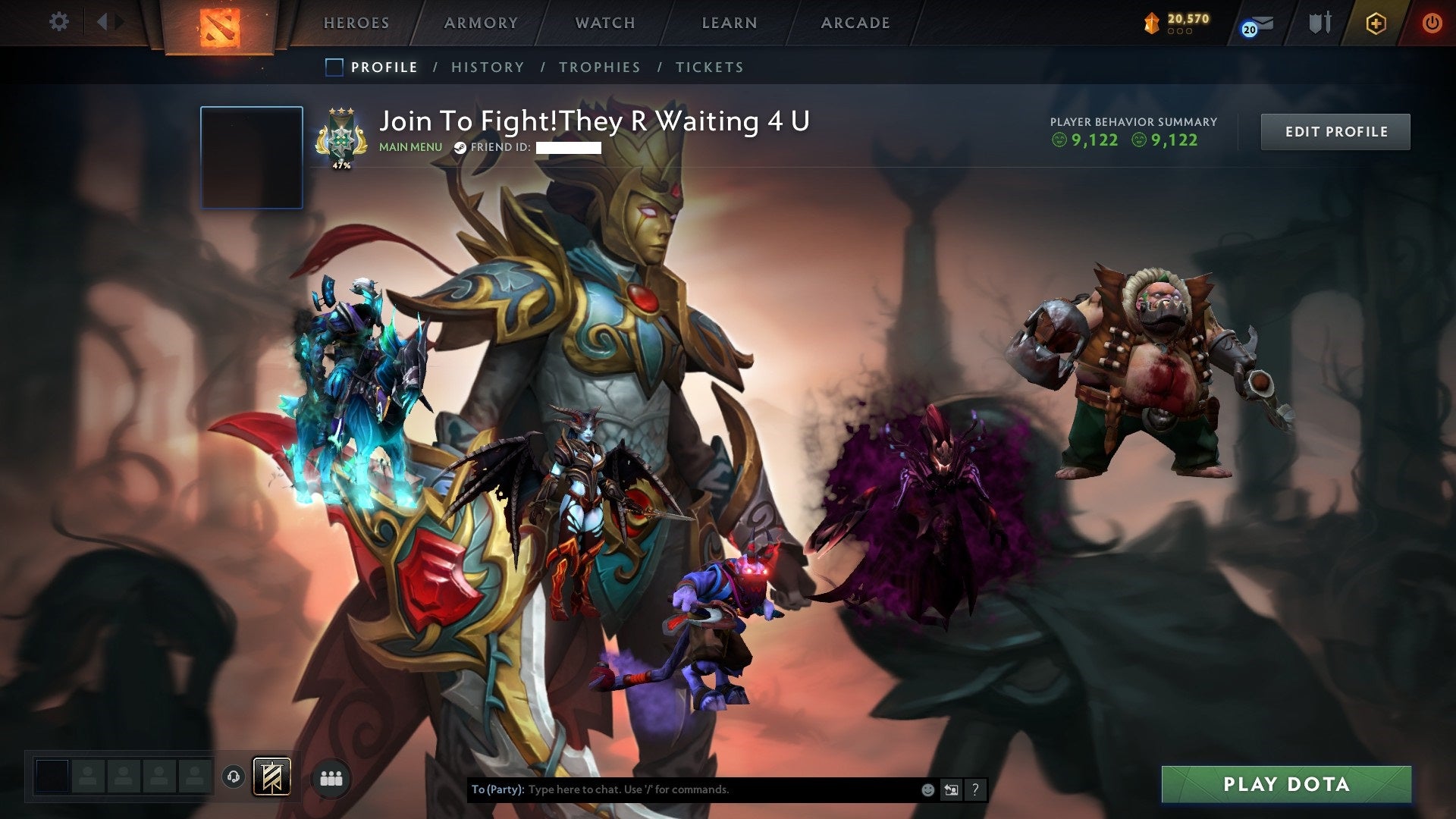Open the settings gear icon
Viewport: 1456px width, 819px height.
tap(58, 22)
